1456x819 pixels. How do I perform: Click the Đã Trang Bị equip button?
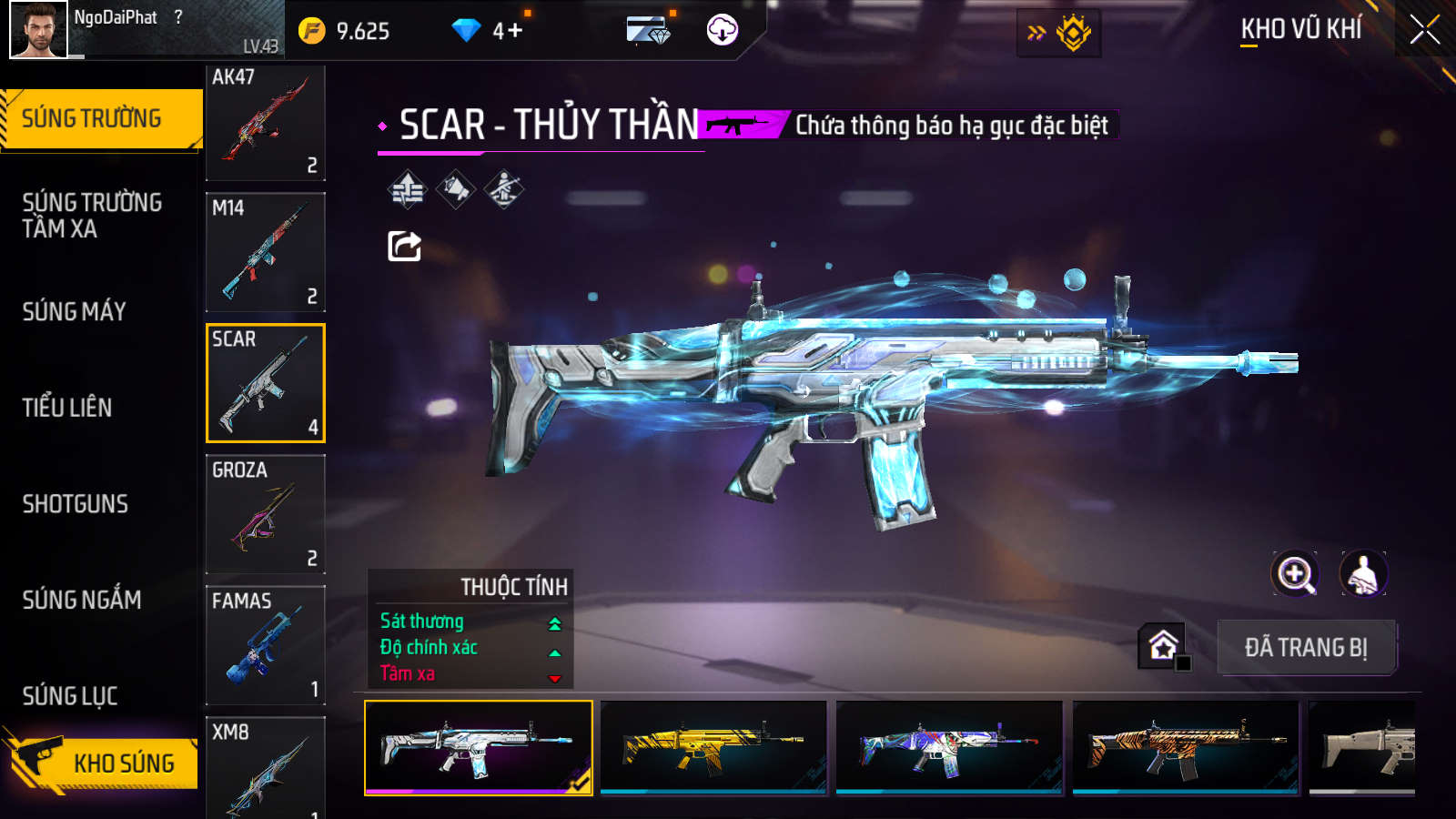click(x=1306, y=648)
